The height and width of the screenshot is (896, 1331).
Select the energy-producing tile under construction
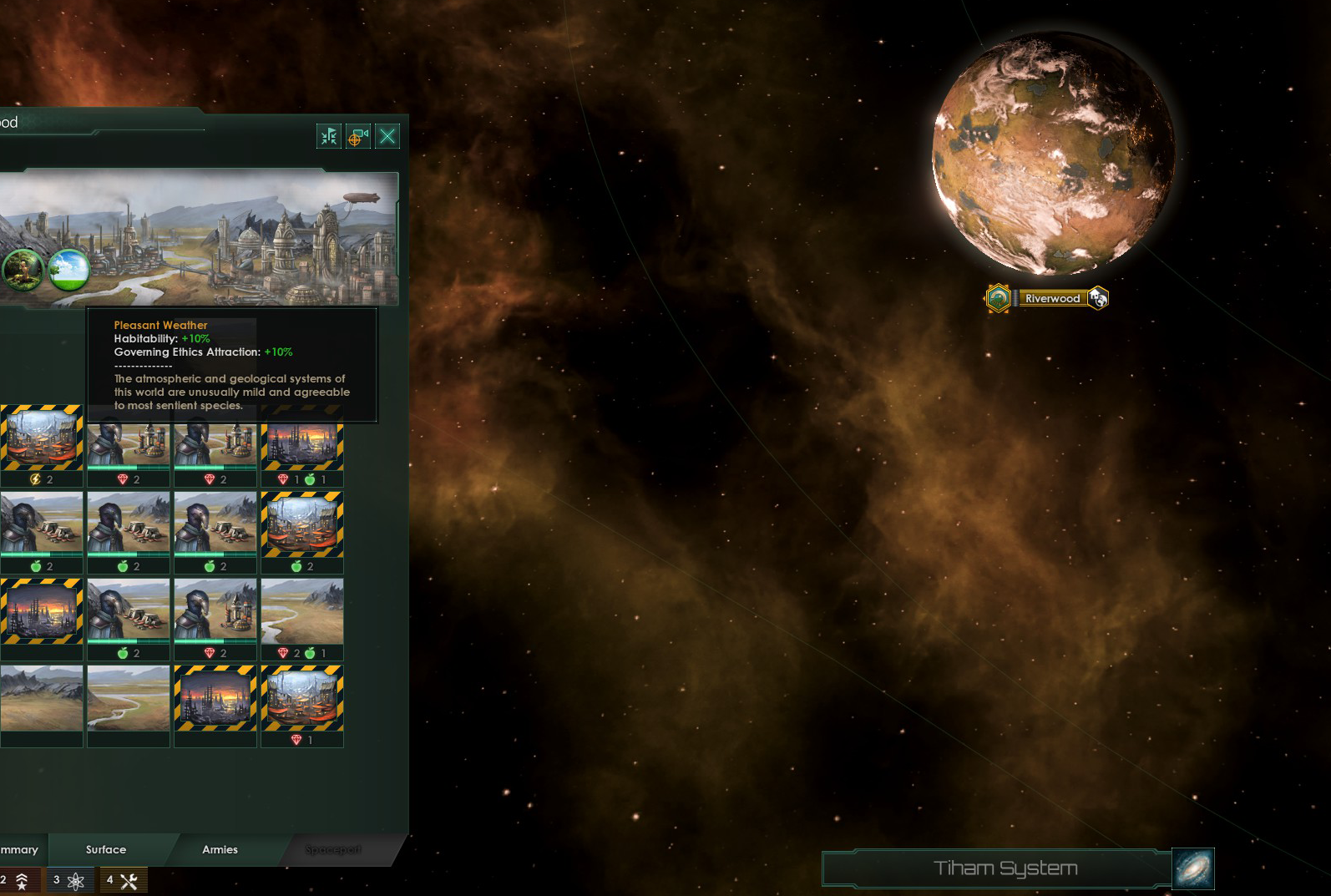pyautogui.click(x=41, y=446)
